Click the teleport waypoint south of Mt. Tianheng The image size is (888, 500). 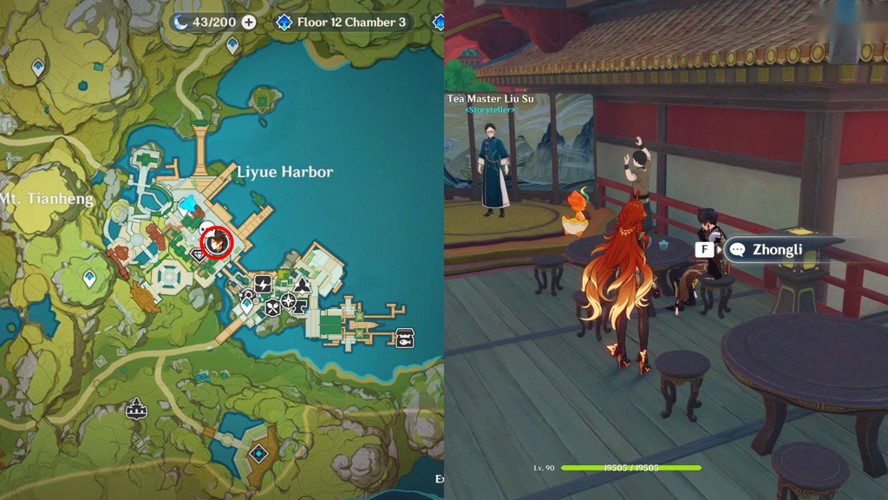[90, 278]
